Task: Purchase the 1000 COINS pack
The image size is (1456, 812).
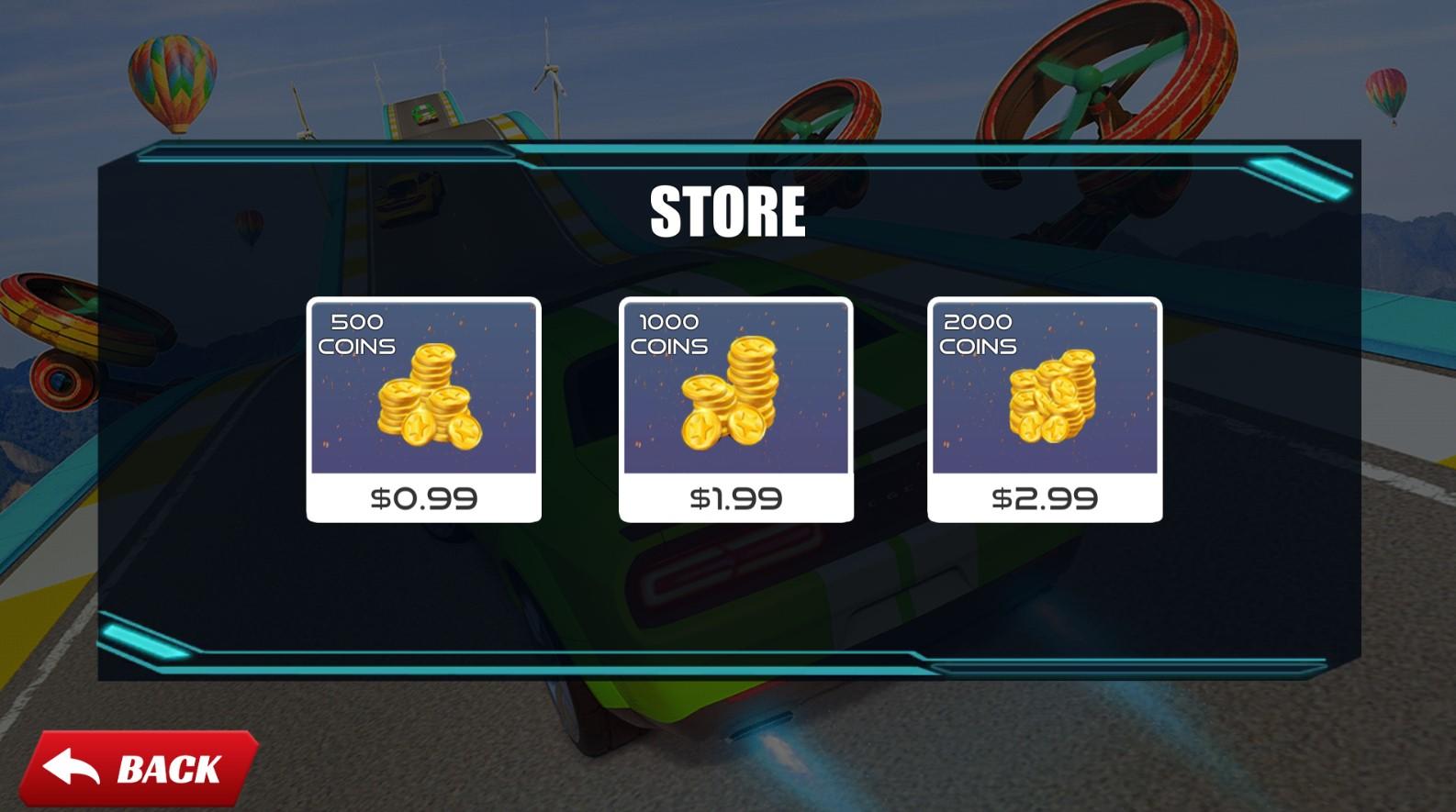Action: [x=734, y=408]
